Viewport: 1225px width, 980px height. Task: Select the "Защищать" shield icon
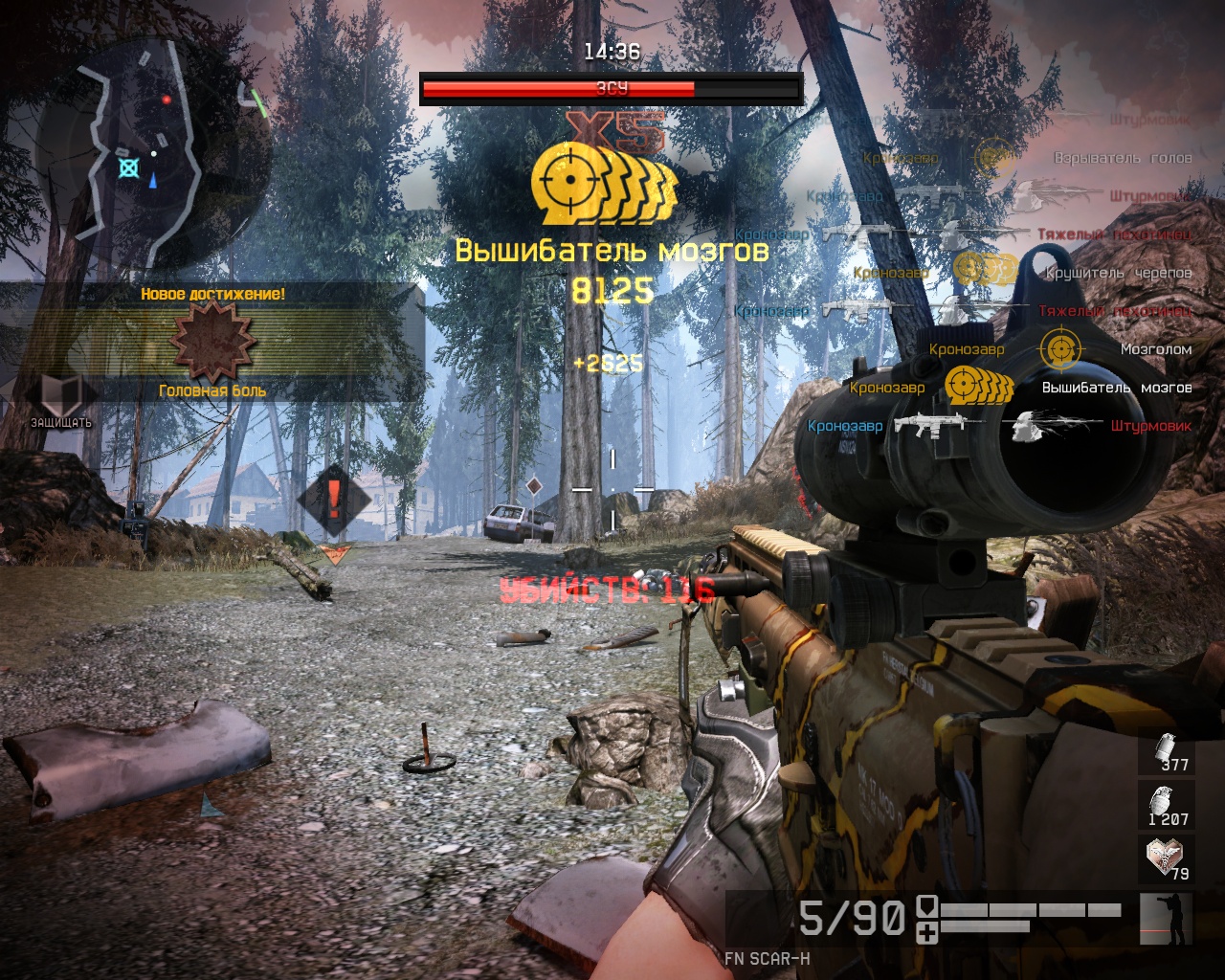61,394
